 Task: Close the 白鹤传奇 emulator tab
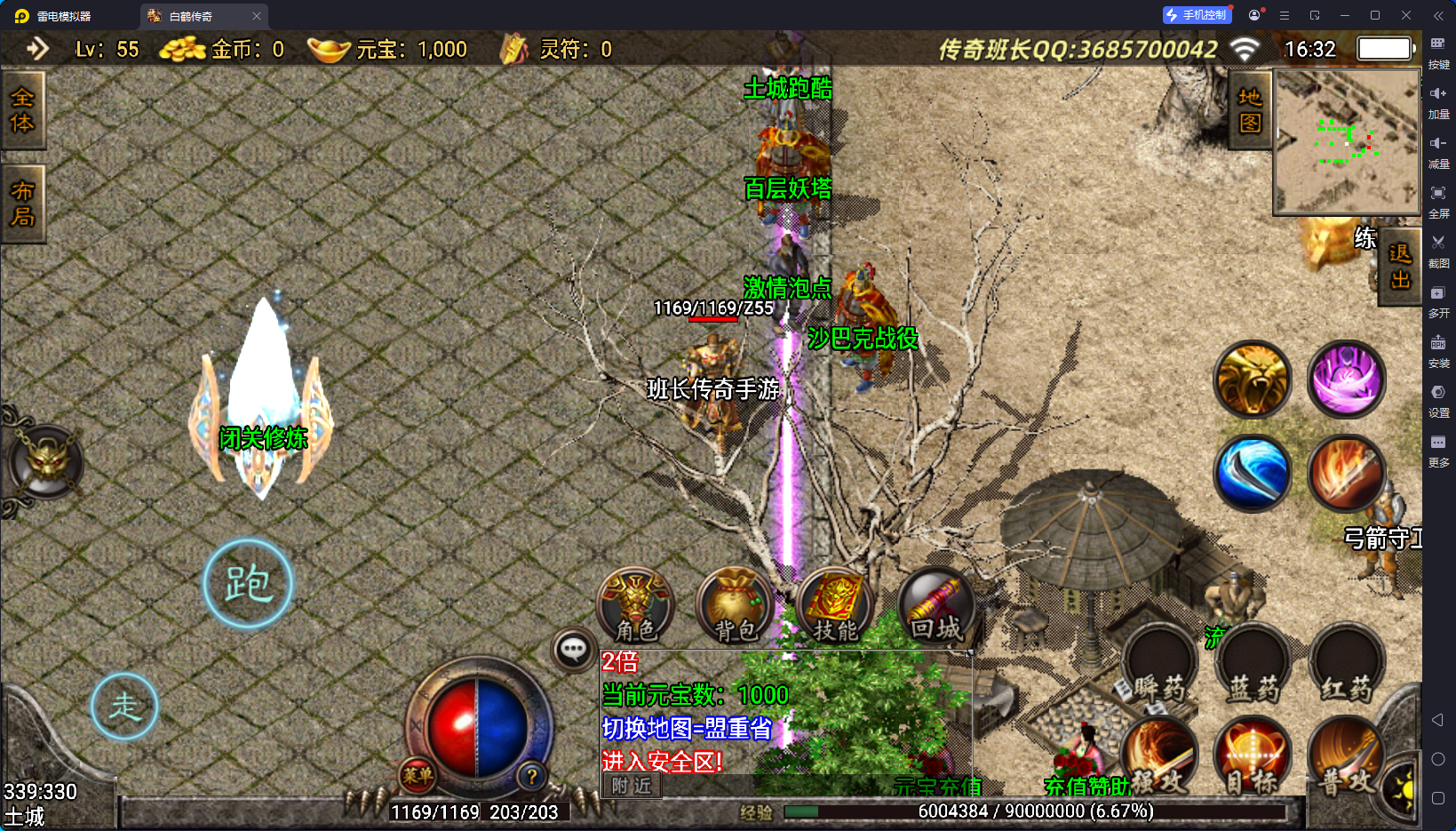(x=257, y=16)
